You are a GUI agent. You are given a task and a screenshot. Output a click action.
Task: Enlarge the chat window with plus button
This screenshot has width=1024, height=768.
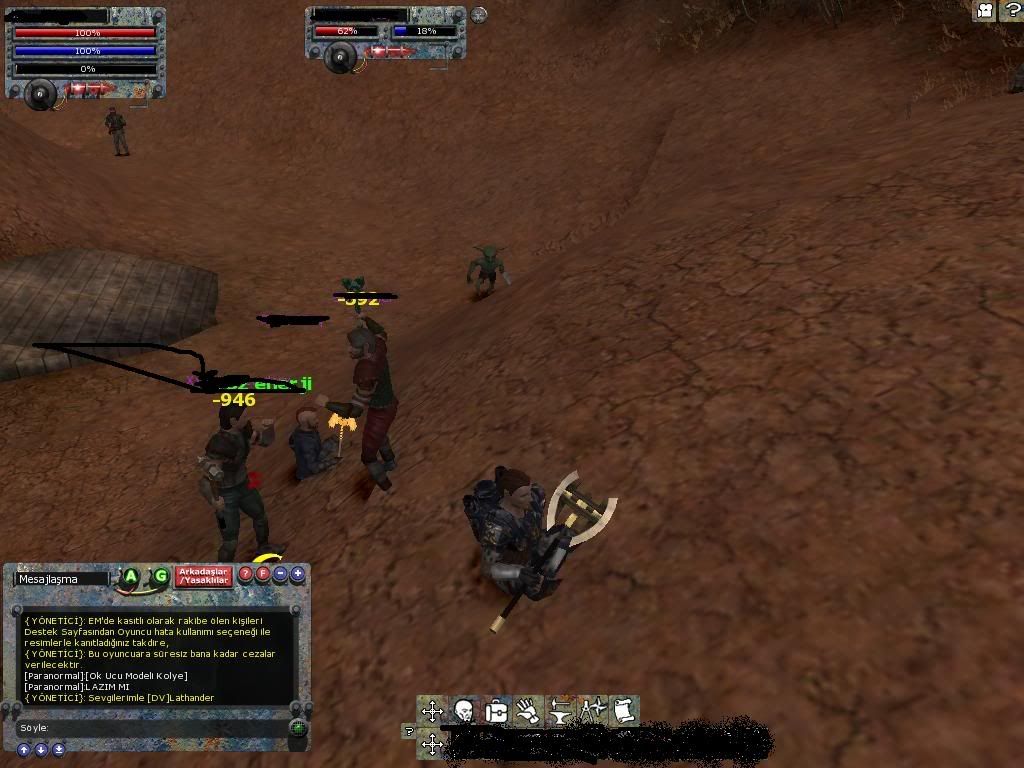297,574
